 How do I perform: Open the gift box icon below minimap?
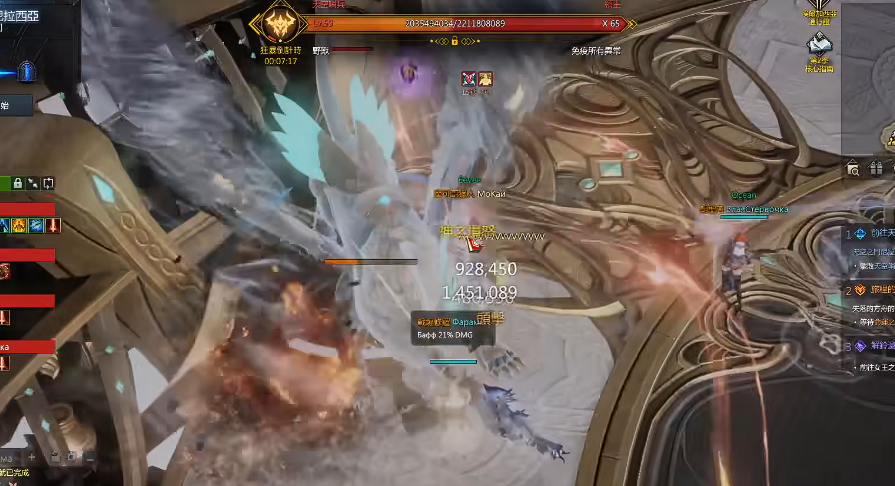pyautogui.click(x=876, y=168)
